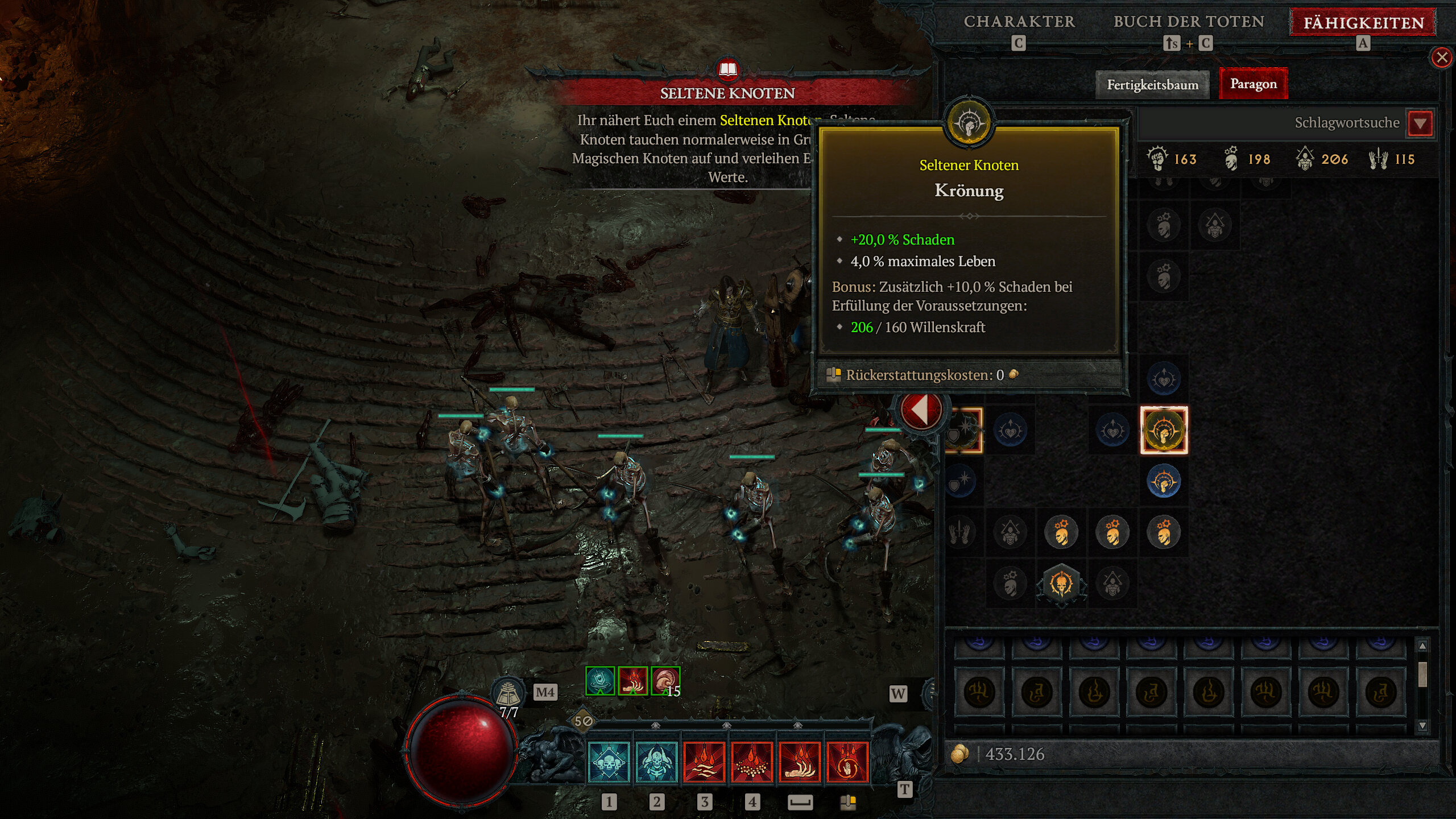
Task: Switch to the Charakter tab
Action: [x=1019, y=22]
